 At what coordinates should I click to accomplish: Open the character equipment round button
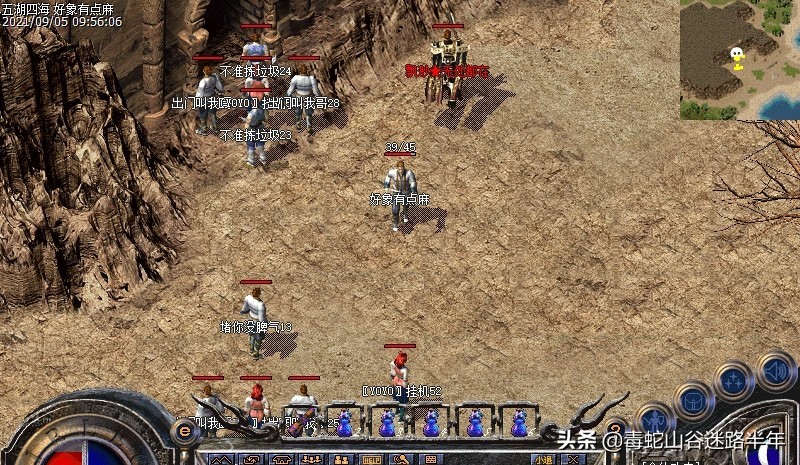[656, 420]
